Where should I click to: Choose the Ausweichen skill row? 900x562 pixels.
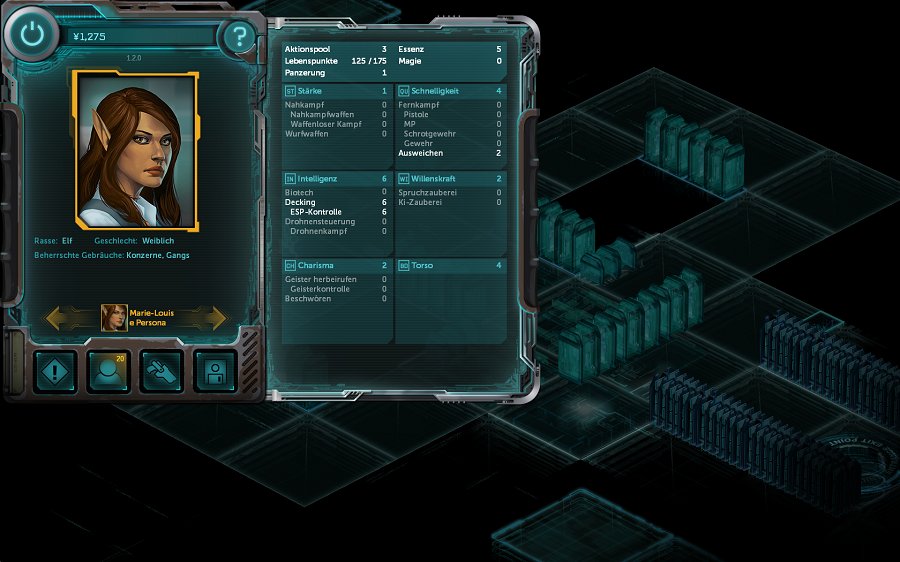pyautogui.click(x=450, y=153)
